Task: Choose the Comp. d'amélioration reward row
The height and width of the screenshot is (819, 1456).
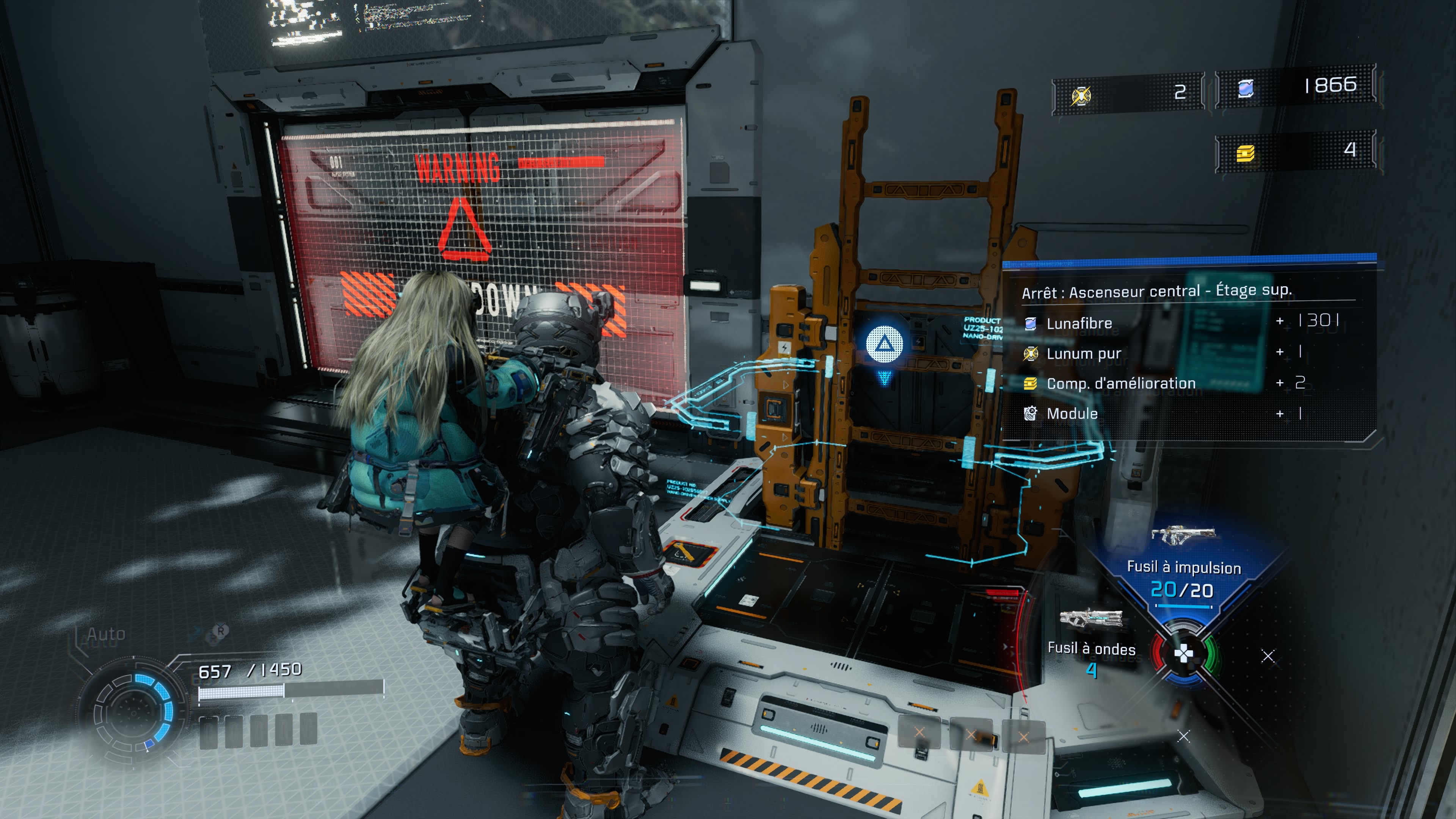Action: [1181, 383]
